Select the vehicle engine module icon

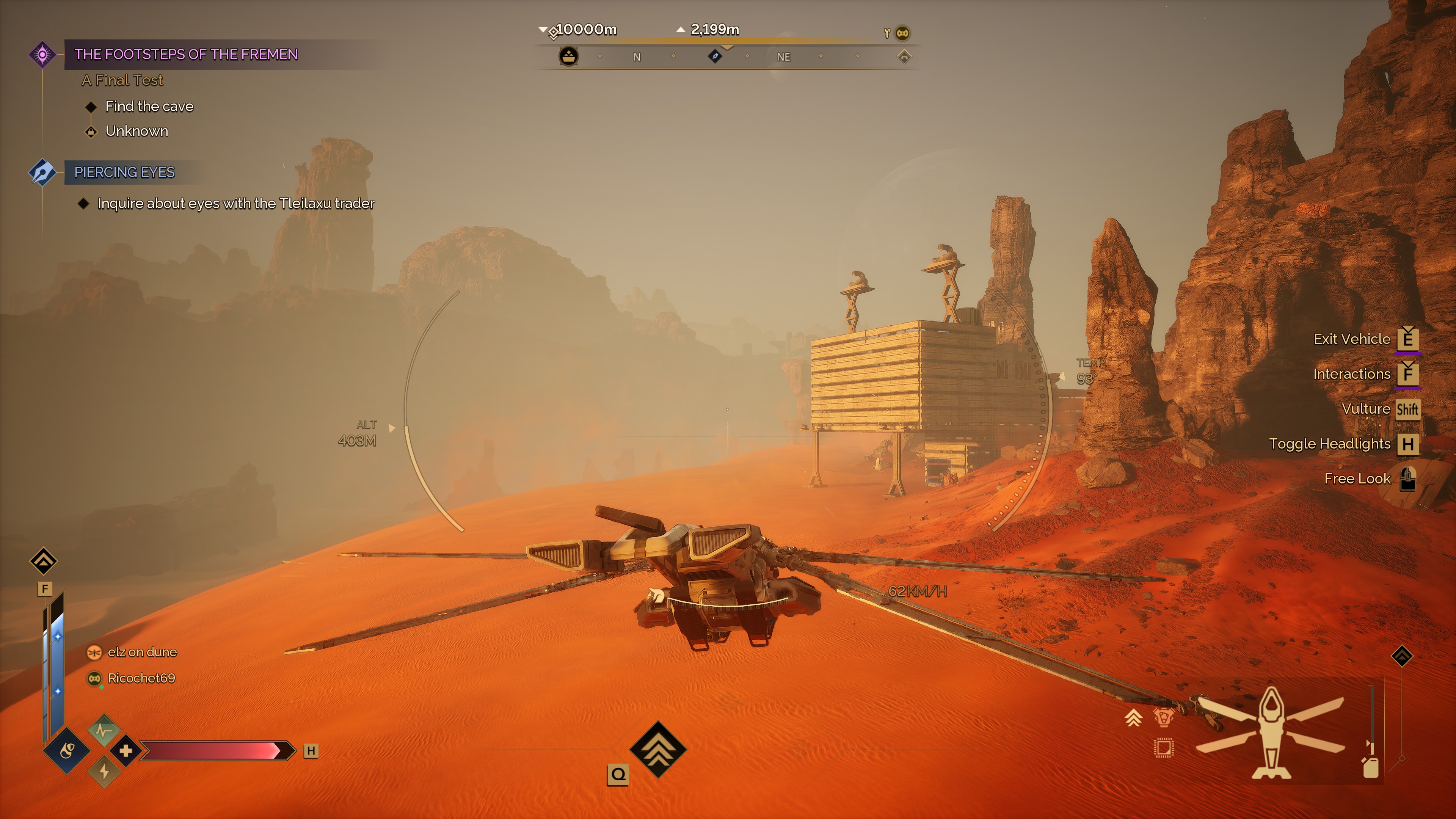(1163, 718)
